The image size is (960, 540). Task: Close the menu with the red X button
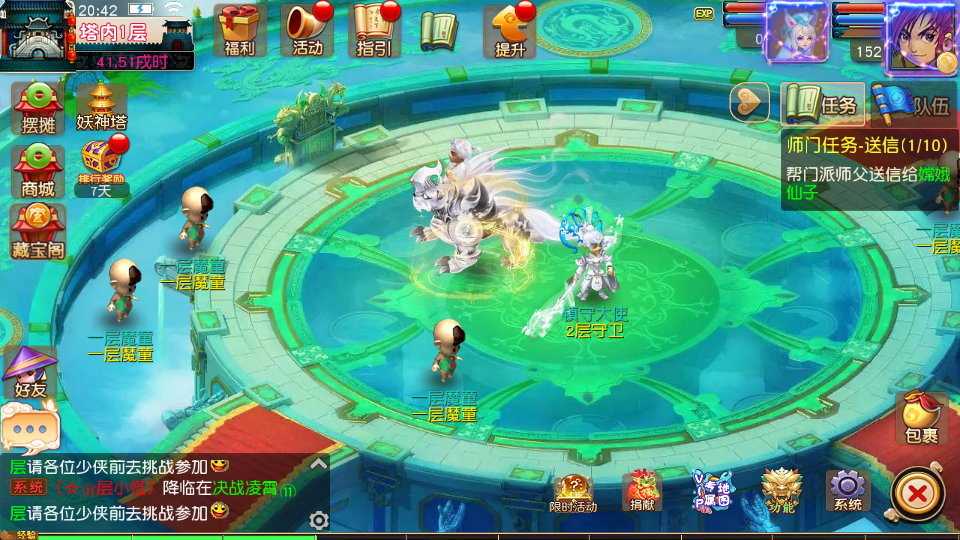[x=916, y=492]
